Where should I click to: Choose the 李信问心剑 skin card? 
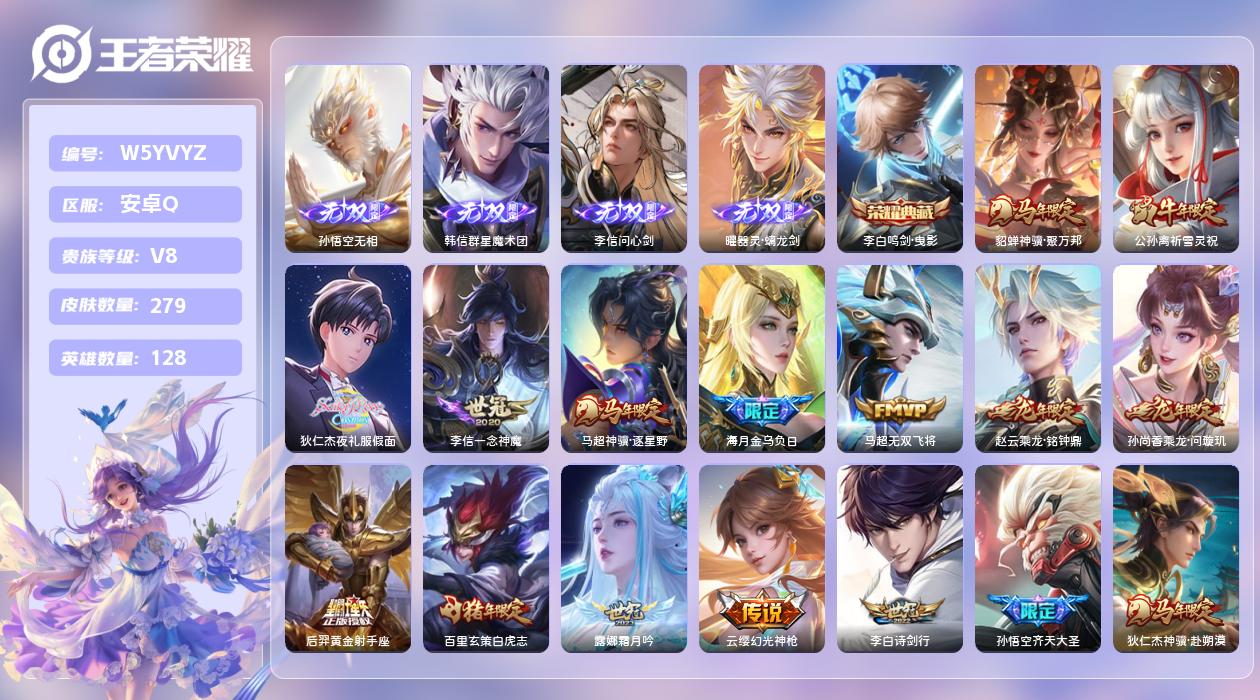[x=624, y=158]
